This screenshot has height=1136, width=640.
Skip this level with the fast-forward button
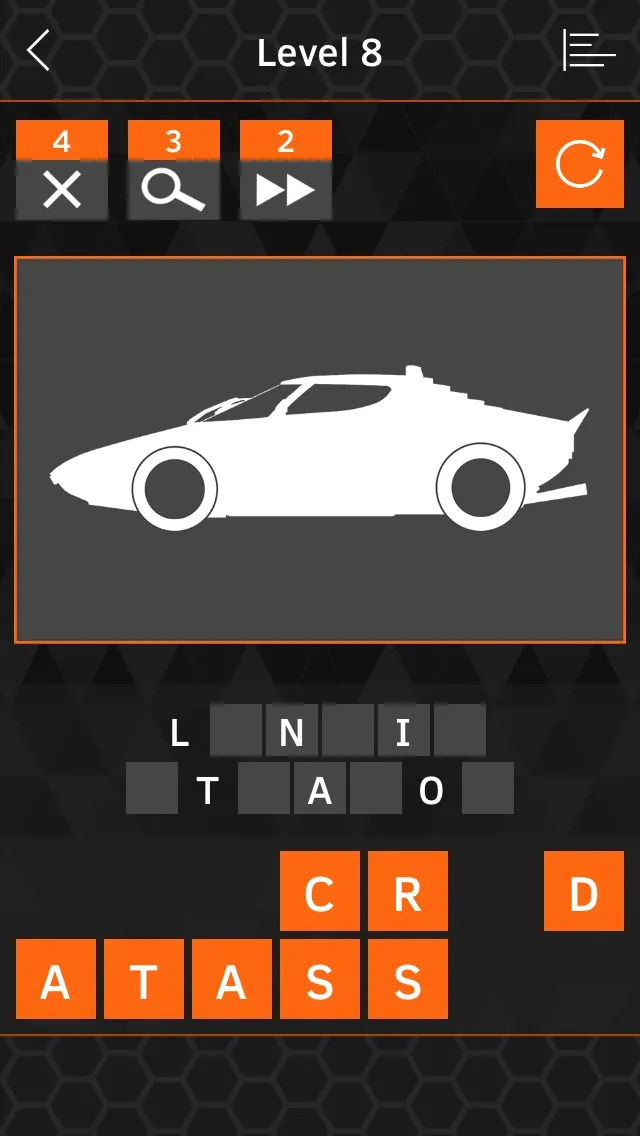[286, 171]
